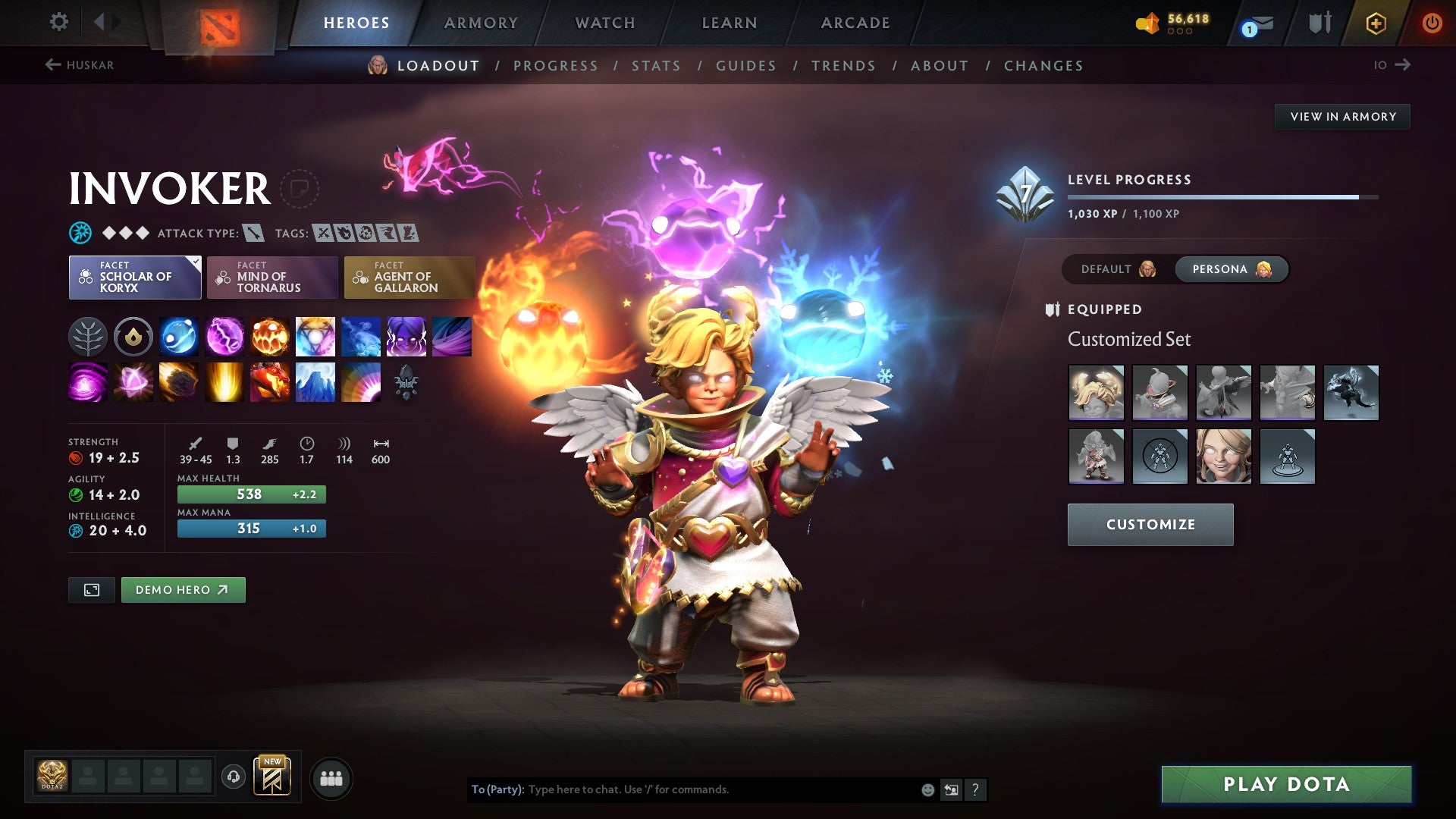Click the CUSTOMIZE button
The image size is (1456, 819).
click(x=1150, y=524)
